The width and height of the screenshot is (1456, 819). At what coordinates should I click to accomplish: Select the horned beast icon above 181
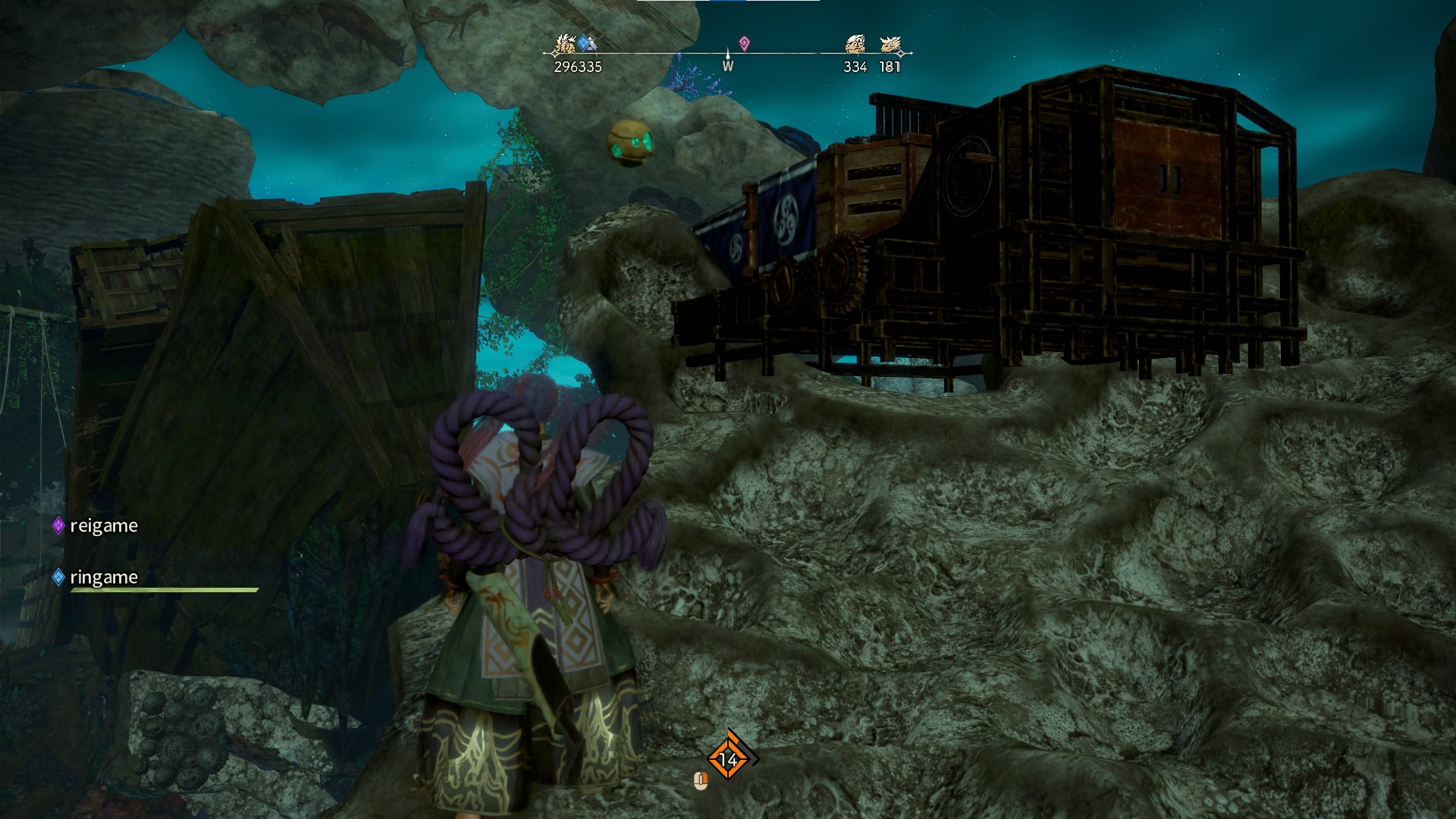pos(890,45)
